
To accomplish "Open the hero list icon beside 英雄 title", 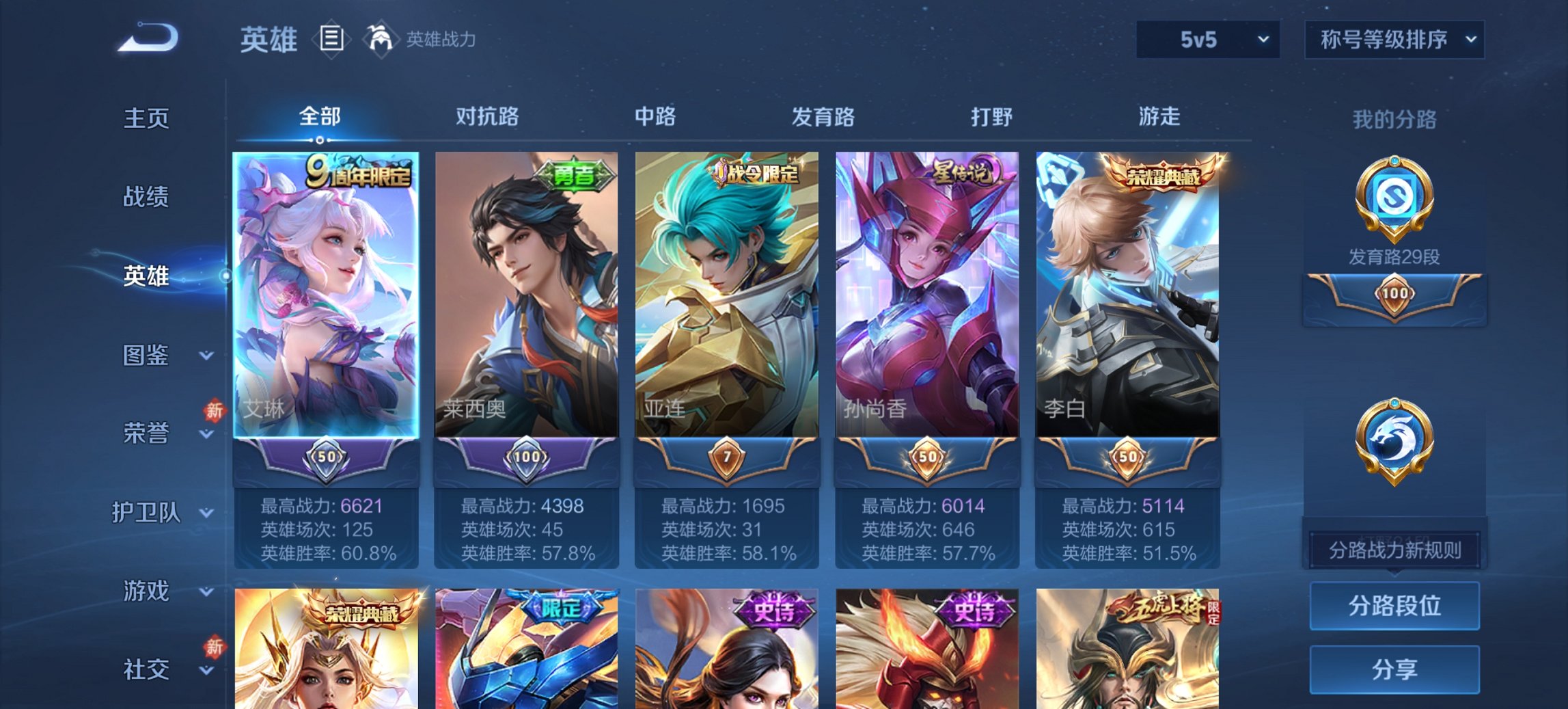I will click(330, 40).
